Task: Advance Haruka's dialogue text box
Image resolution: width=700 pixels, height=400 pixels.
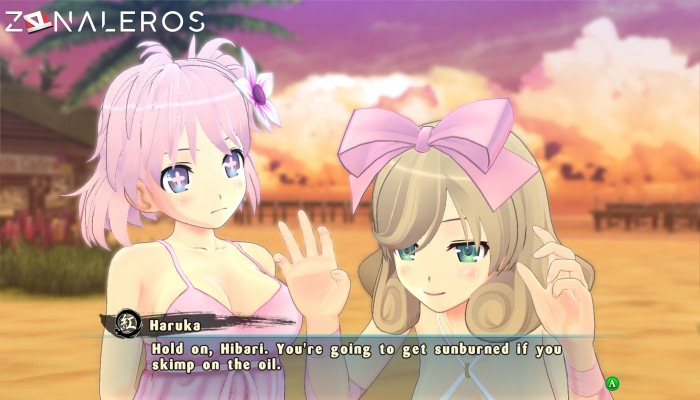Action: click(x=613, y=382)
